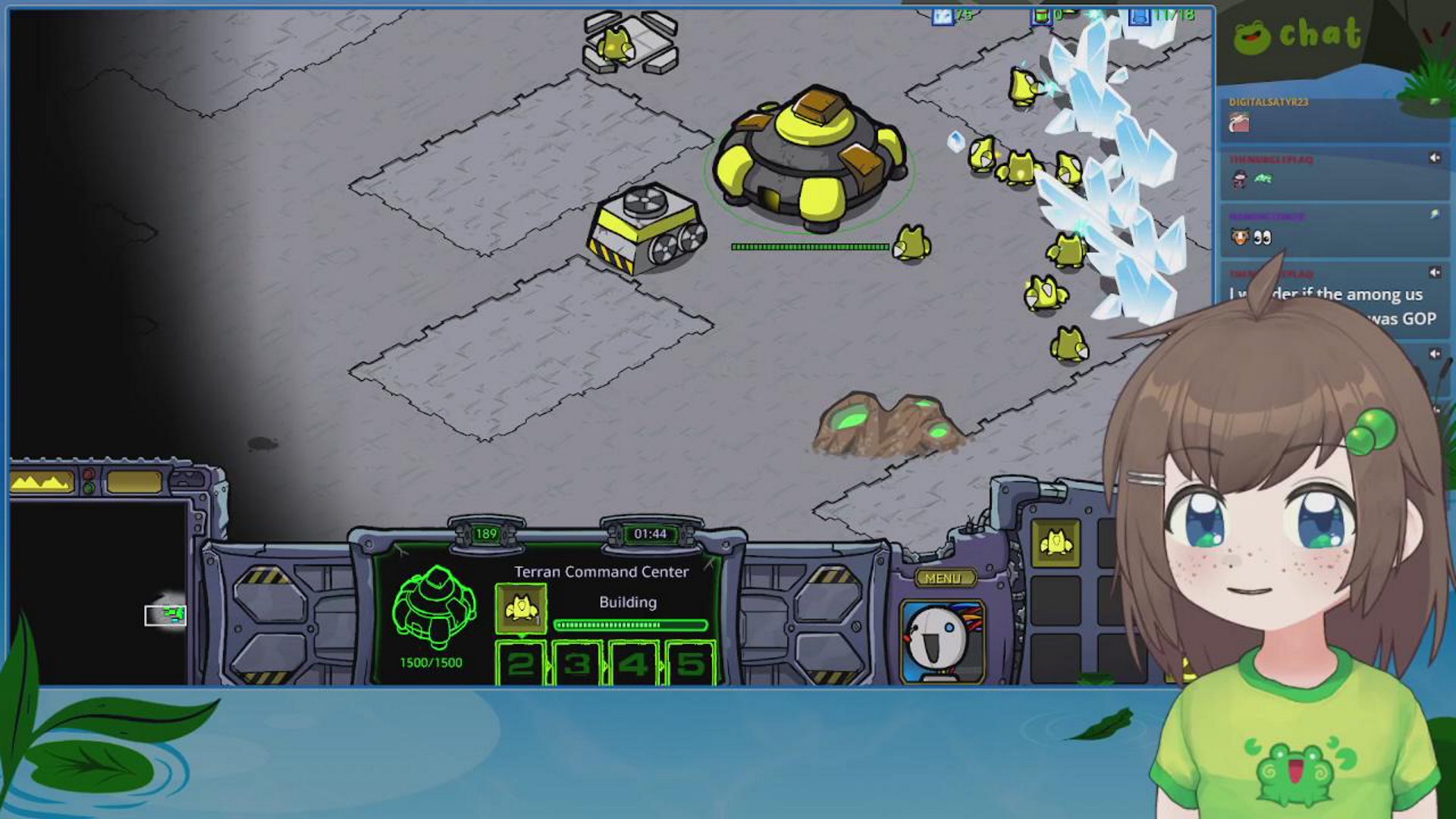Click the Build SCV command icon

point(1056,543)
